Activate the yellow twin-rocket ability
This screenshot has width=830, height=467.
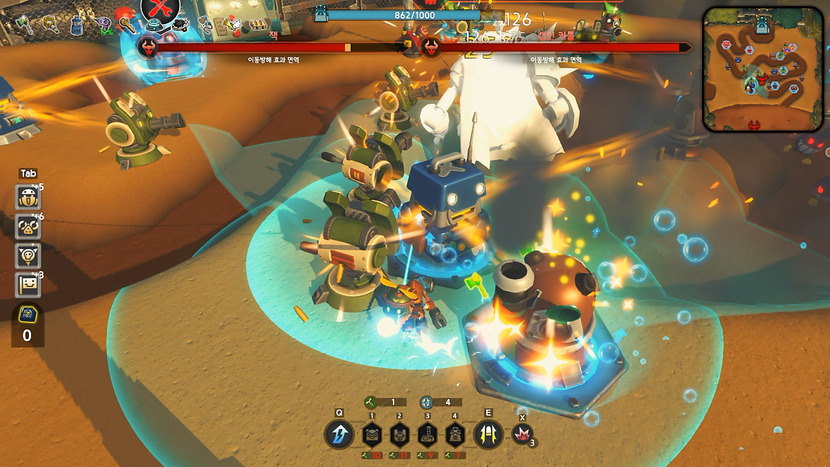[489, 435]
